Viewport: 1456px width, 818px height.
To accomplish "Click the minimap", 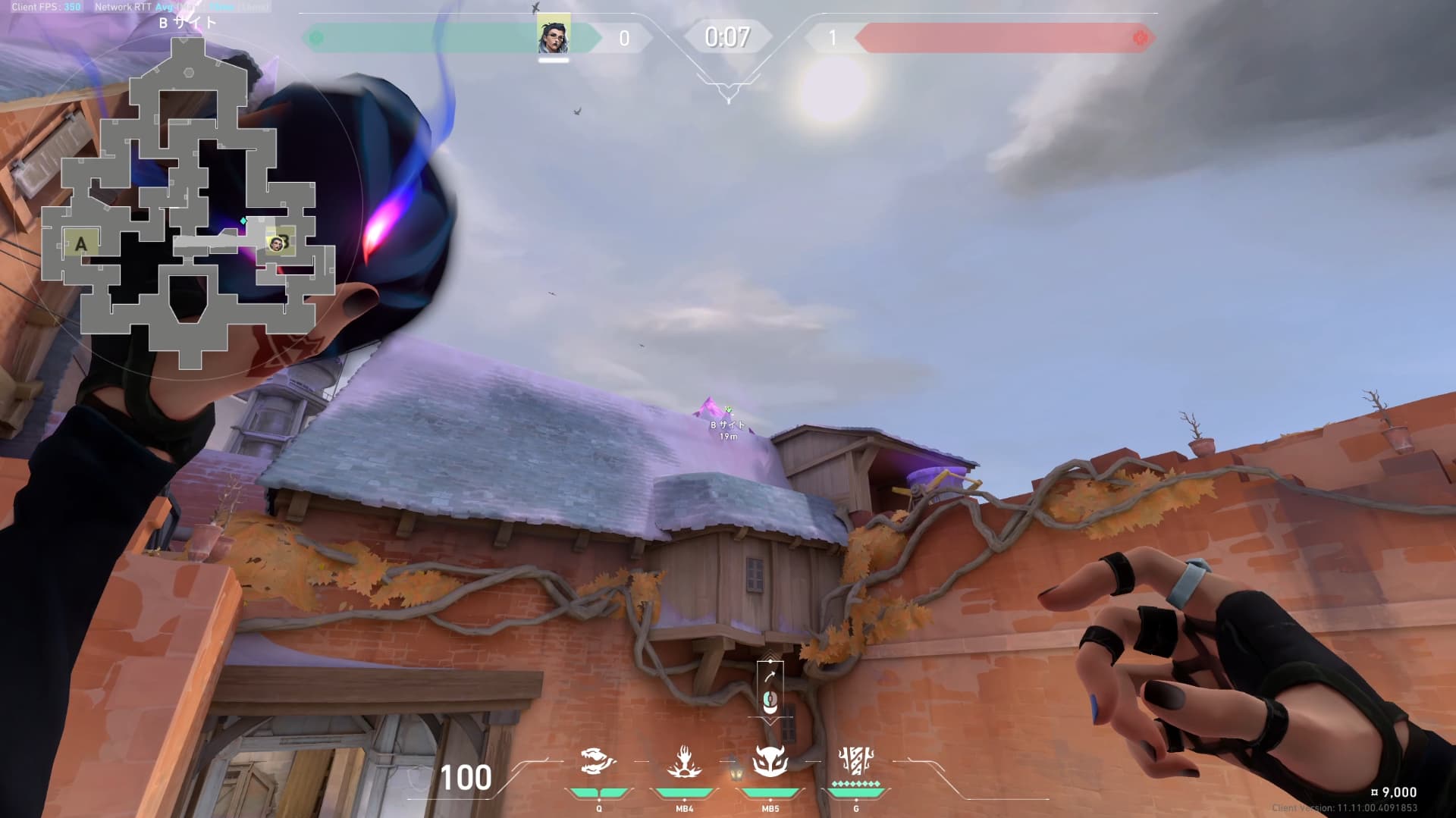I will 187,205.
